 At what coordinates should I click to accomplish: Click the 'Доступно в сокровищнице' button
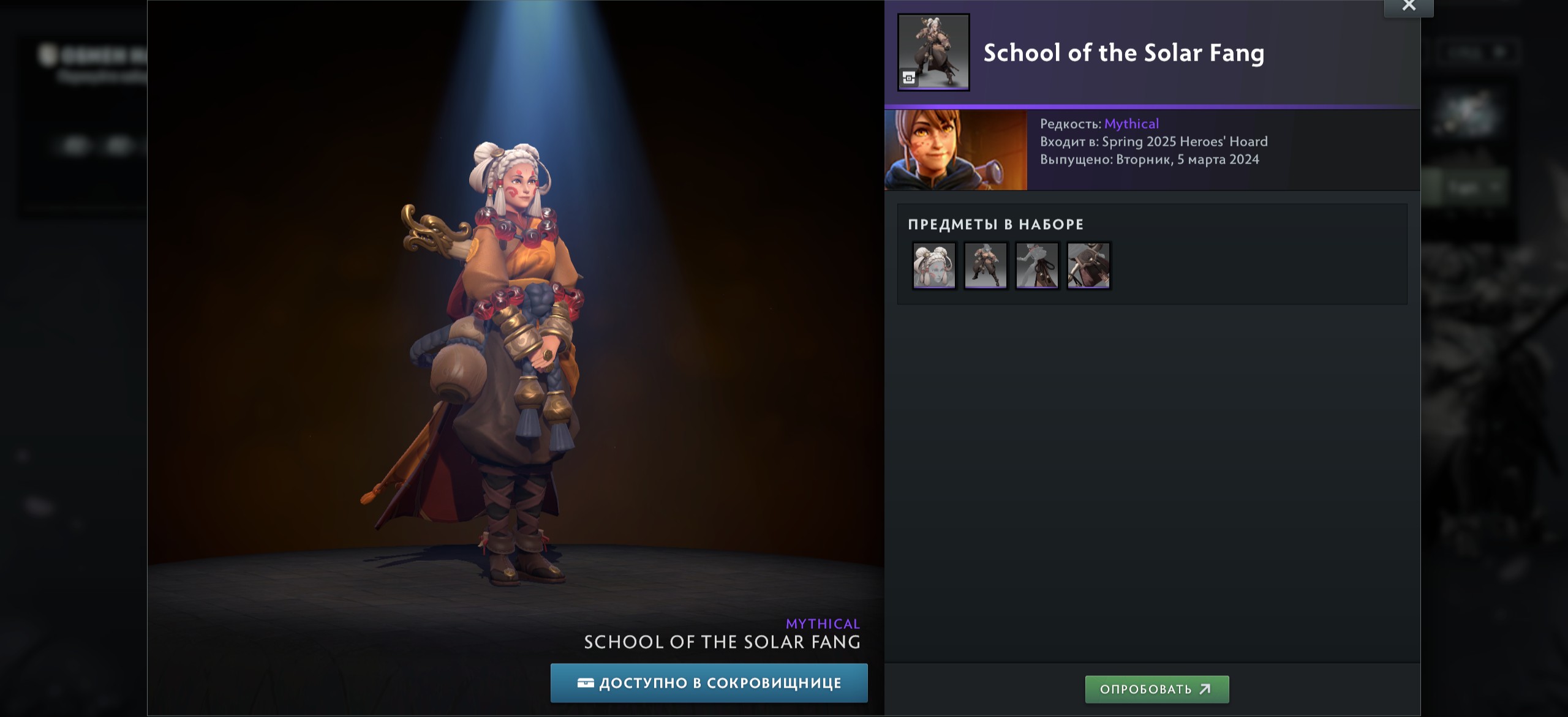709,683
